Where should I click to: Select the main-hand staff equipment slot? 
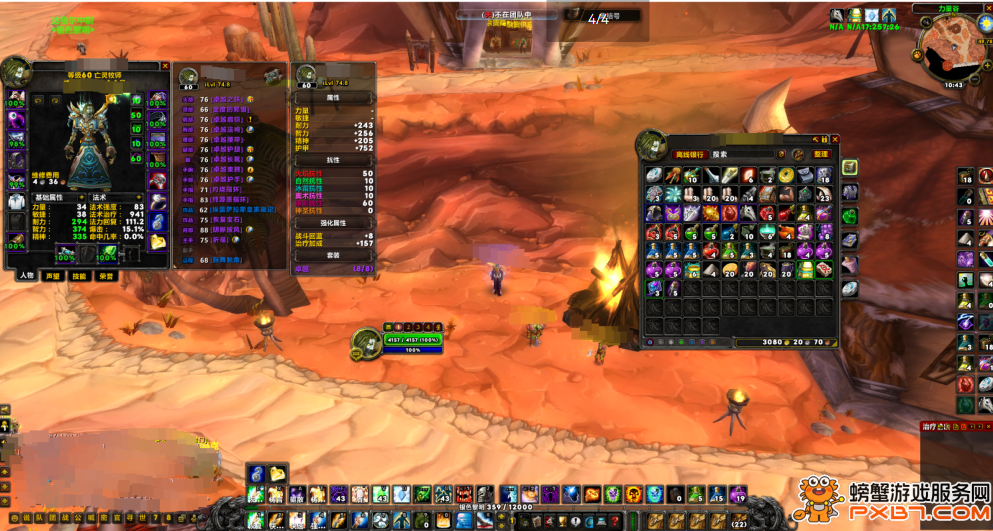click(x=65, y=254)
